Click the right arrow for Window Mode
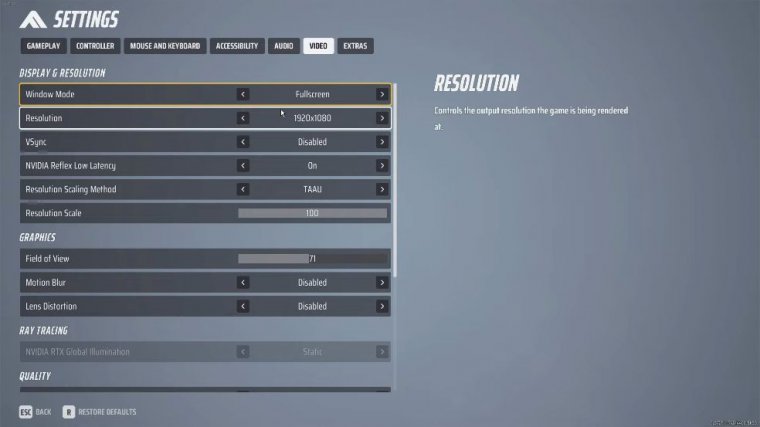 point(382,94)
